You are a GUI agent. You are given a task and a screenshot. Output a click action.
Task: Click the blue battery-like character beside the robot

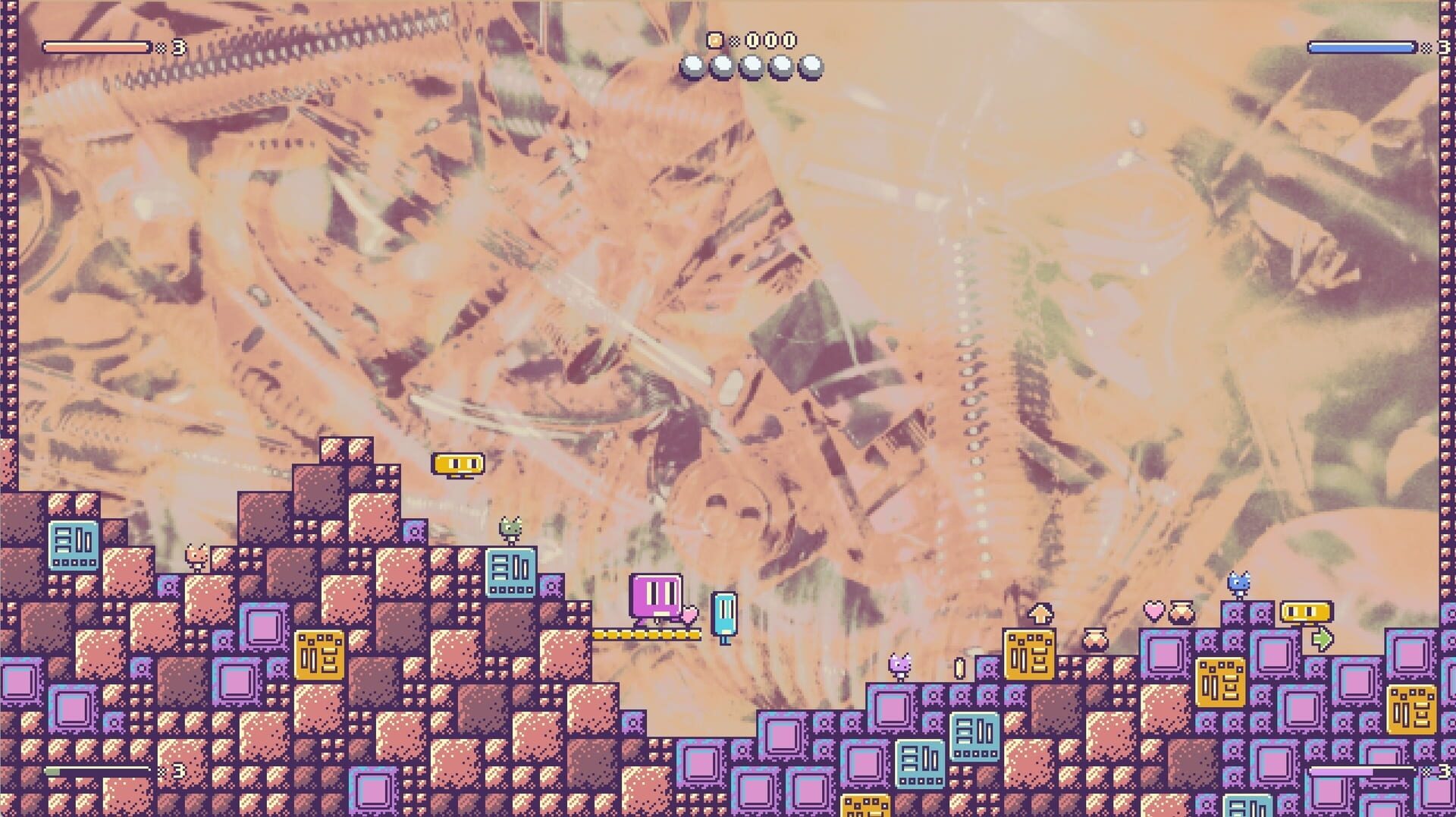[724, 614]
